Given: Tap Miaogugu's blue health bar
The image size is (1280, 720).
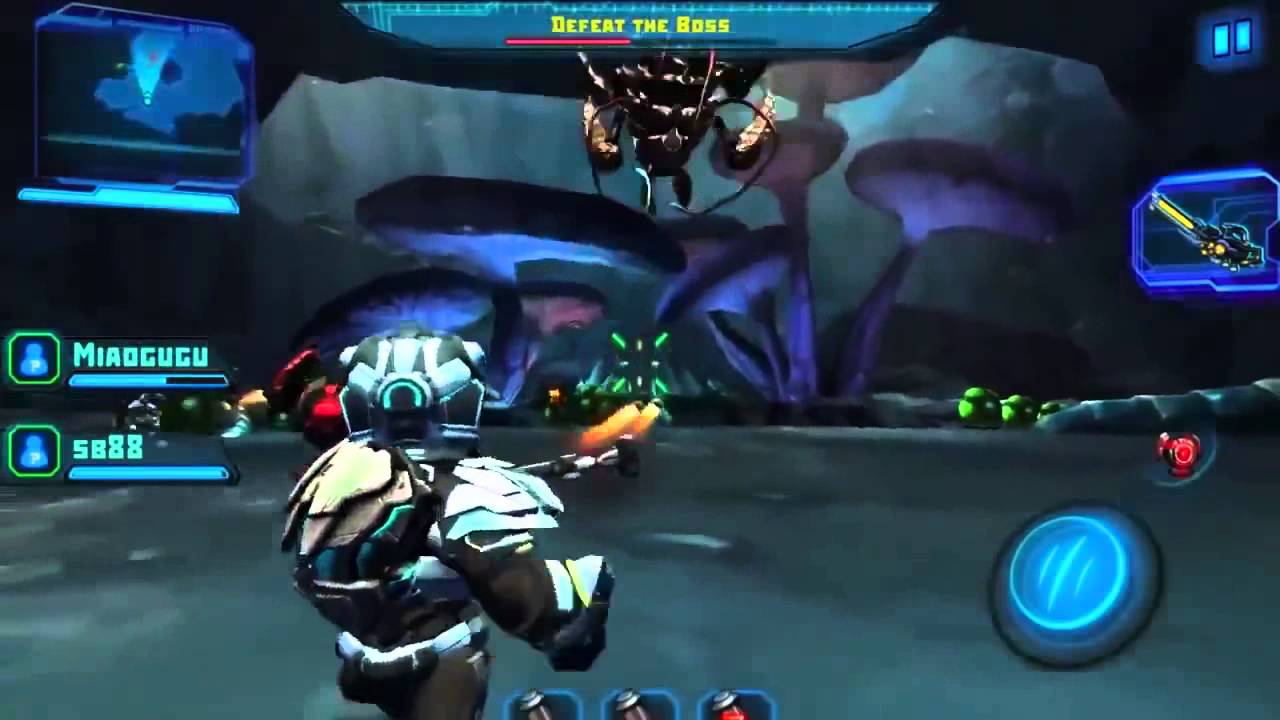Looking at the screenshot, I should (x=148, y=381).
